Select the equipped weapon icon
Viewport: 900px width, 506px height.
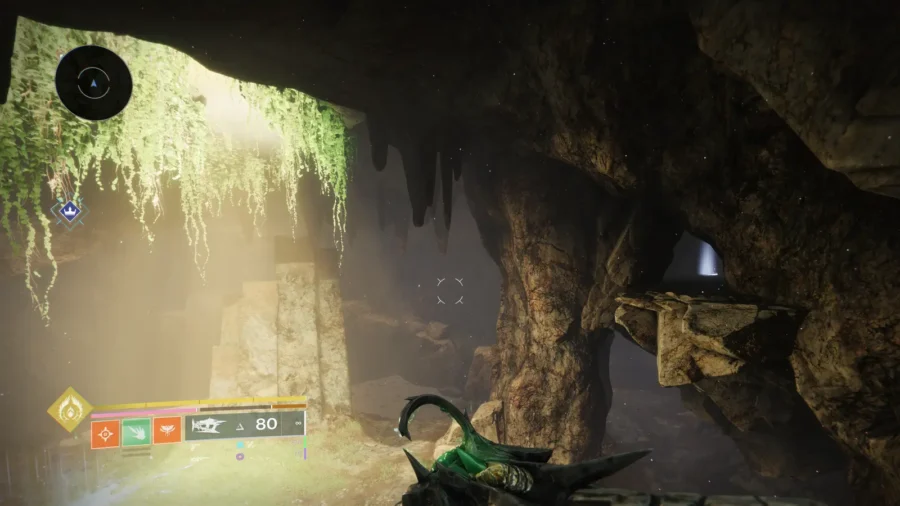tap(208, 425)
